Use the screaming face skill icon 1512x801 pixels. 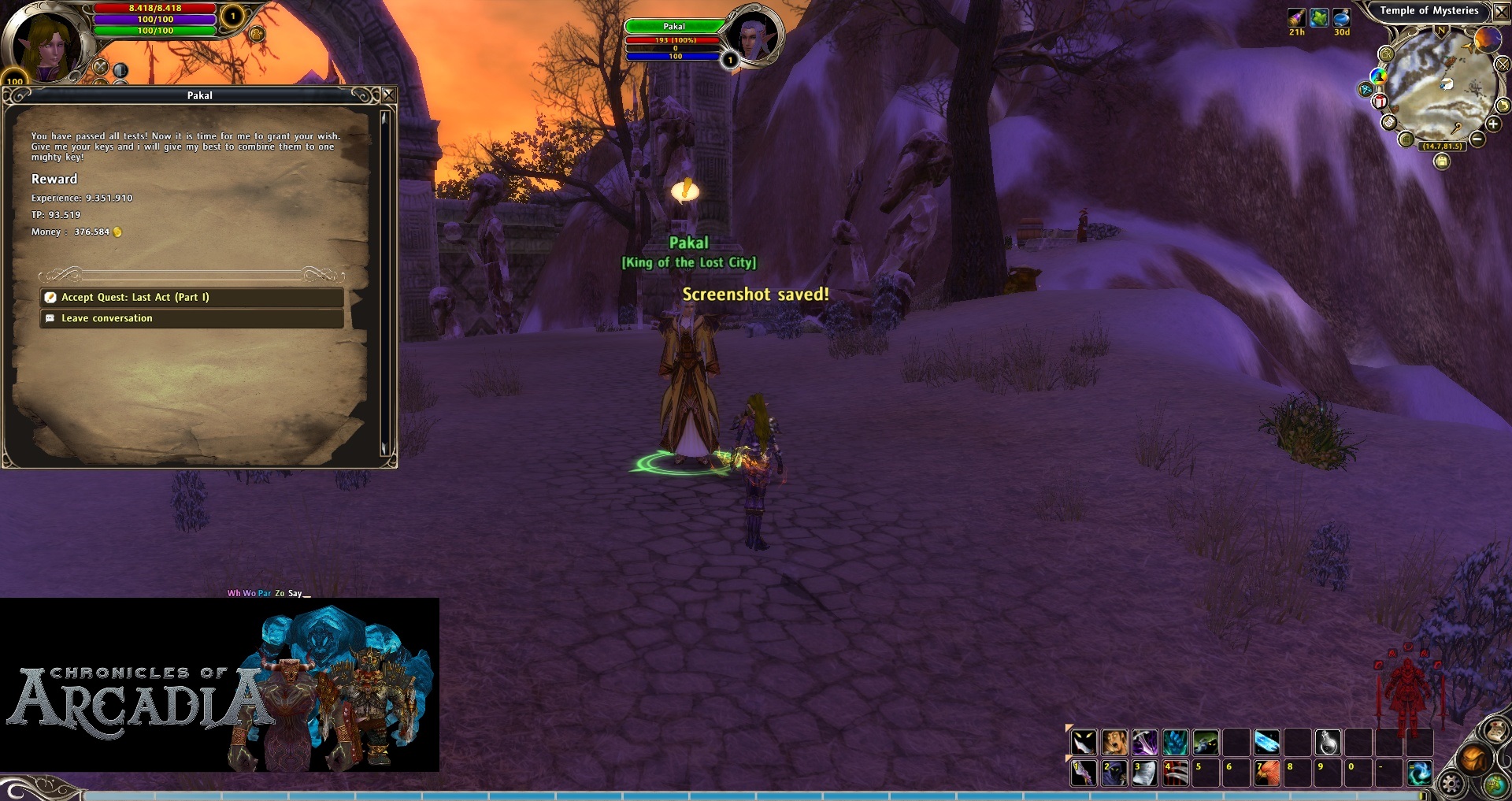1114,742
